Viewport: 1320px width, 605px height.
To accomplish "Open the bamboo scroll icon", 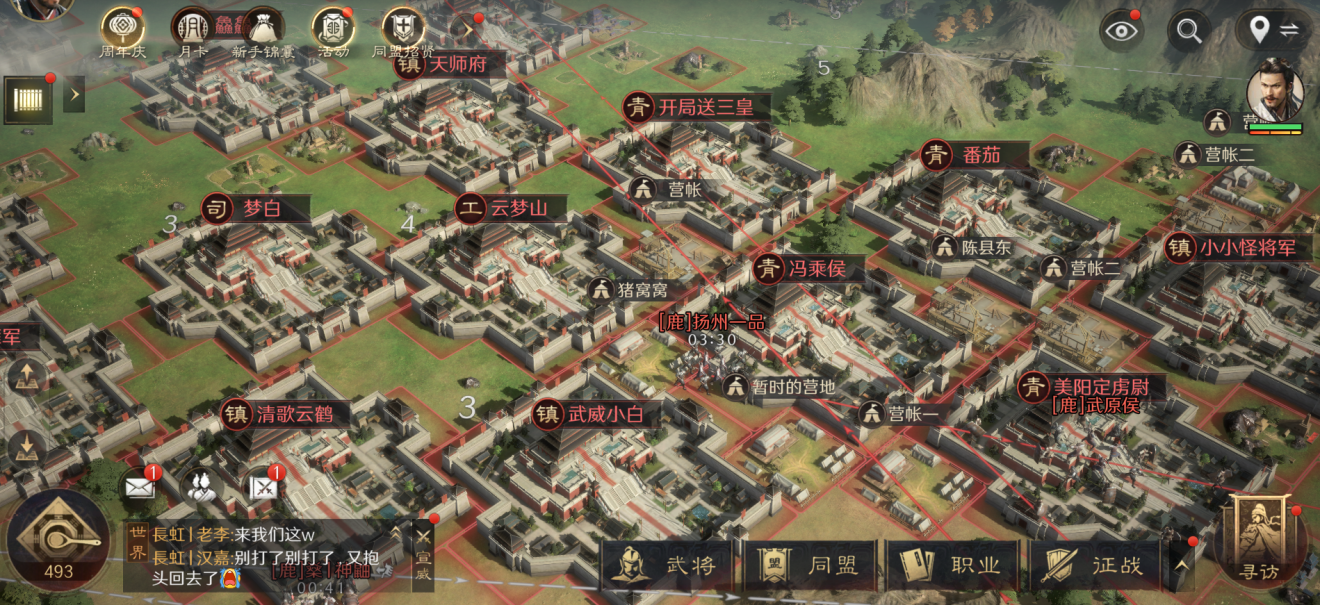I will [29, 99].
